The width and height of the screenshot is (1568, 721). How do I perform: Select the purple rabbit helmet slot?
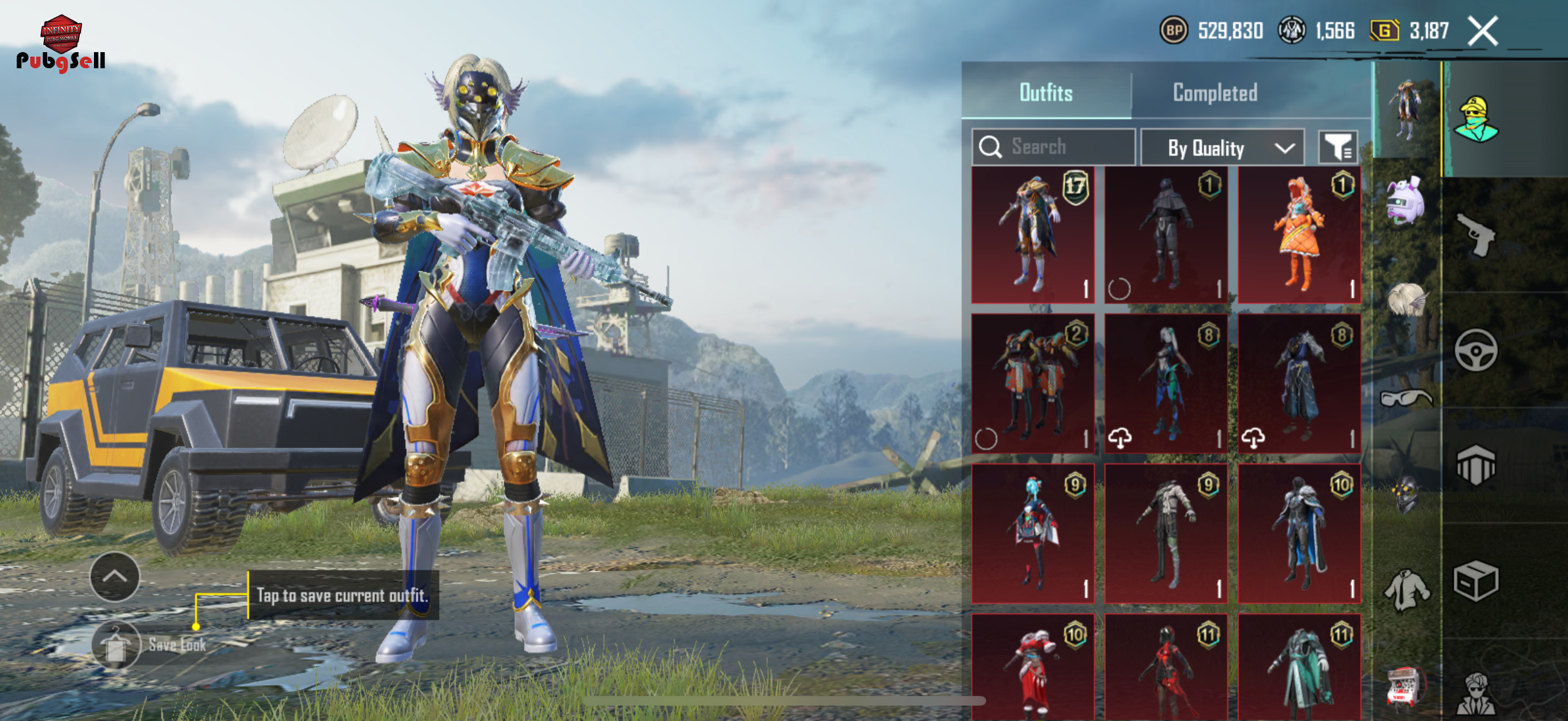(1406, 201)
